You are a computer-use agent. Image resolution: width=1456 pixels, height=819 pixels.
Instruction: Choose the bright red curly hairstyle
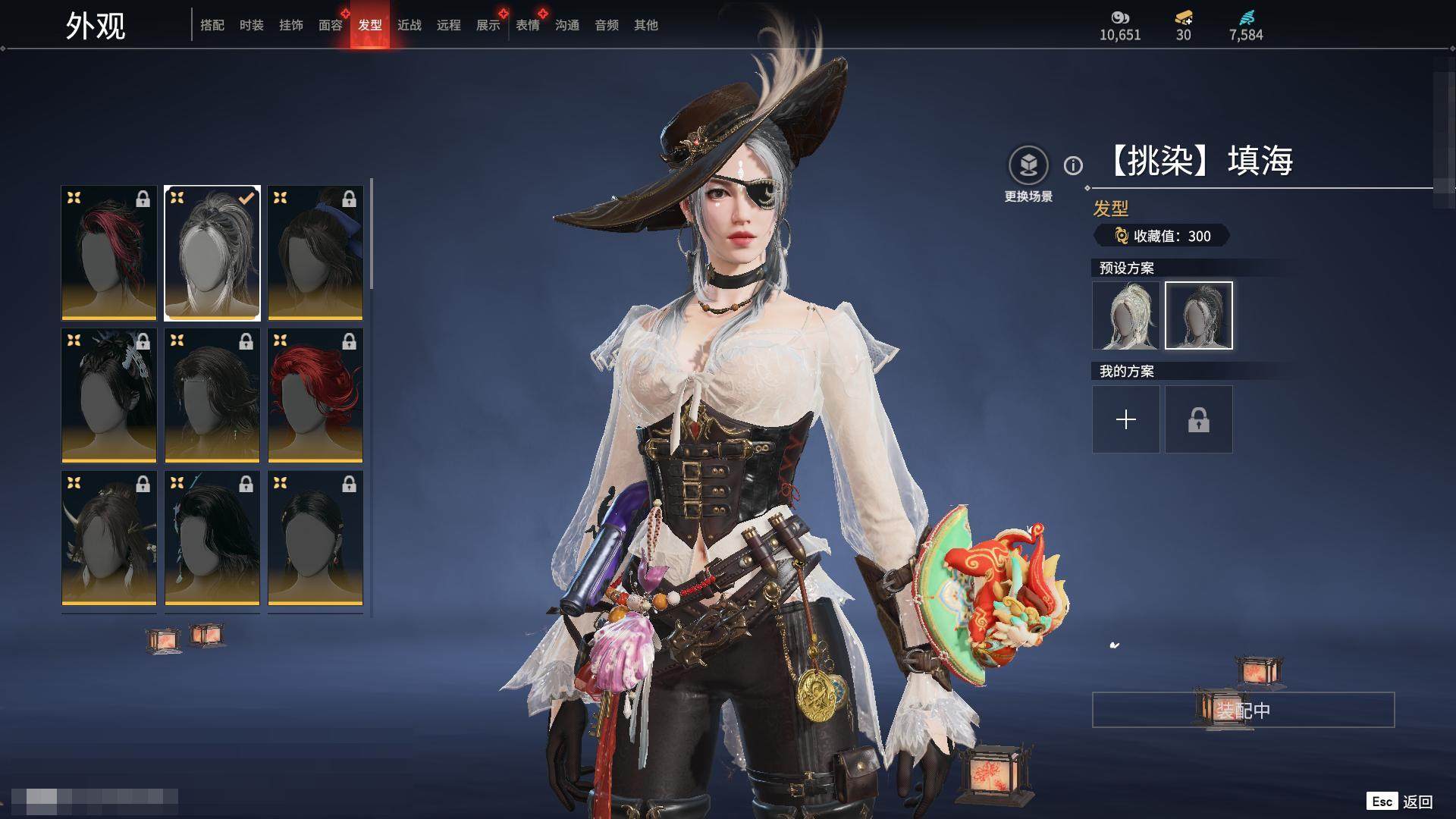tap(315, 395)
